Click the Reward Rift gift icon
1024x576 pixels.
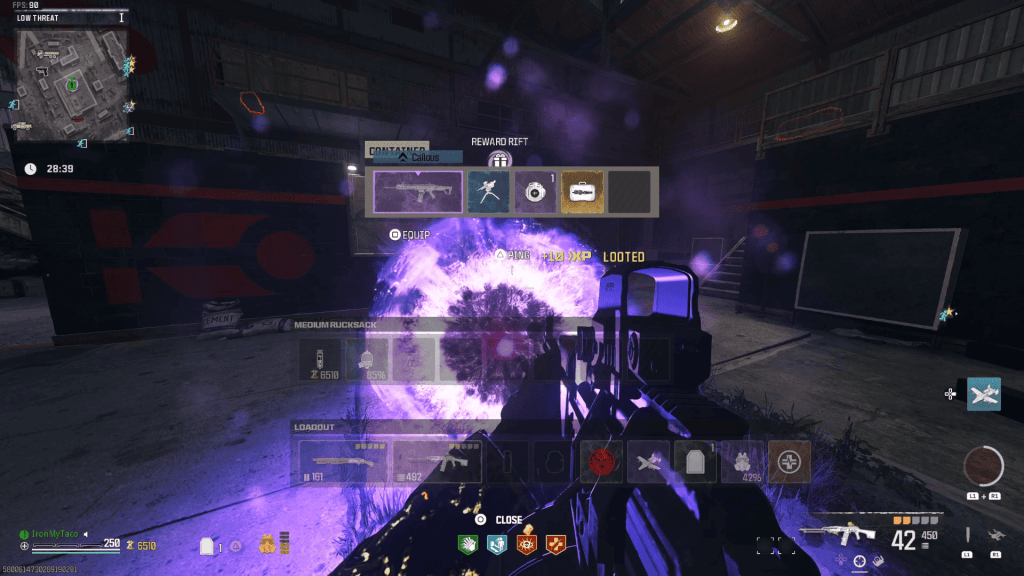(x=500, y=159)
